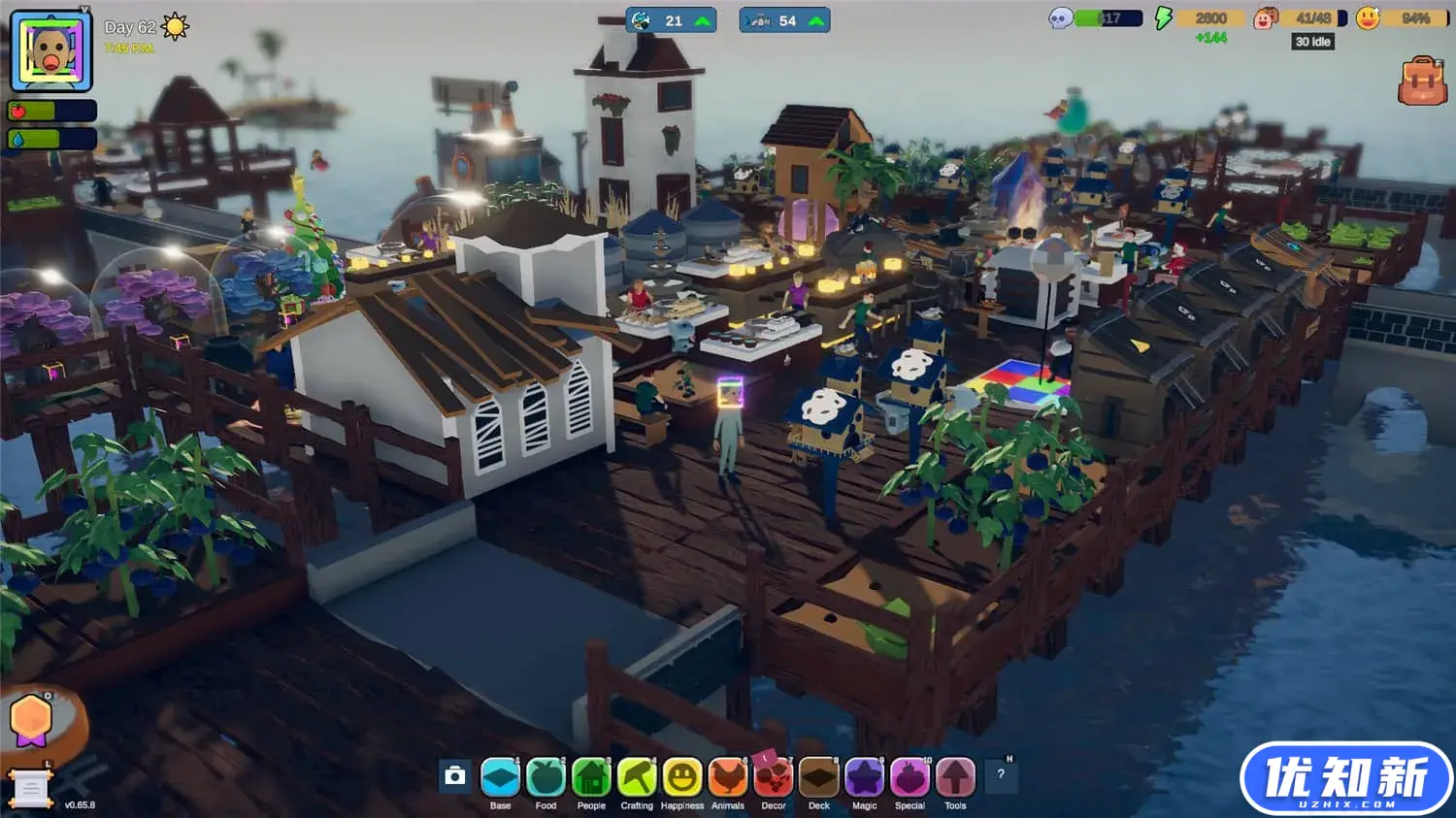
Task: Click the player character portrait
Action: tap(51, 50)
